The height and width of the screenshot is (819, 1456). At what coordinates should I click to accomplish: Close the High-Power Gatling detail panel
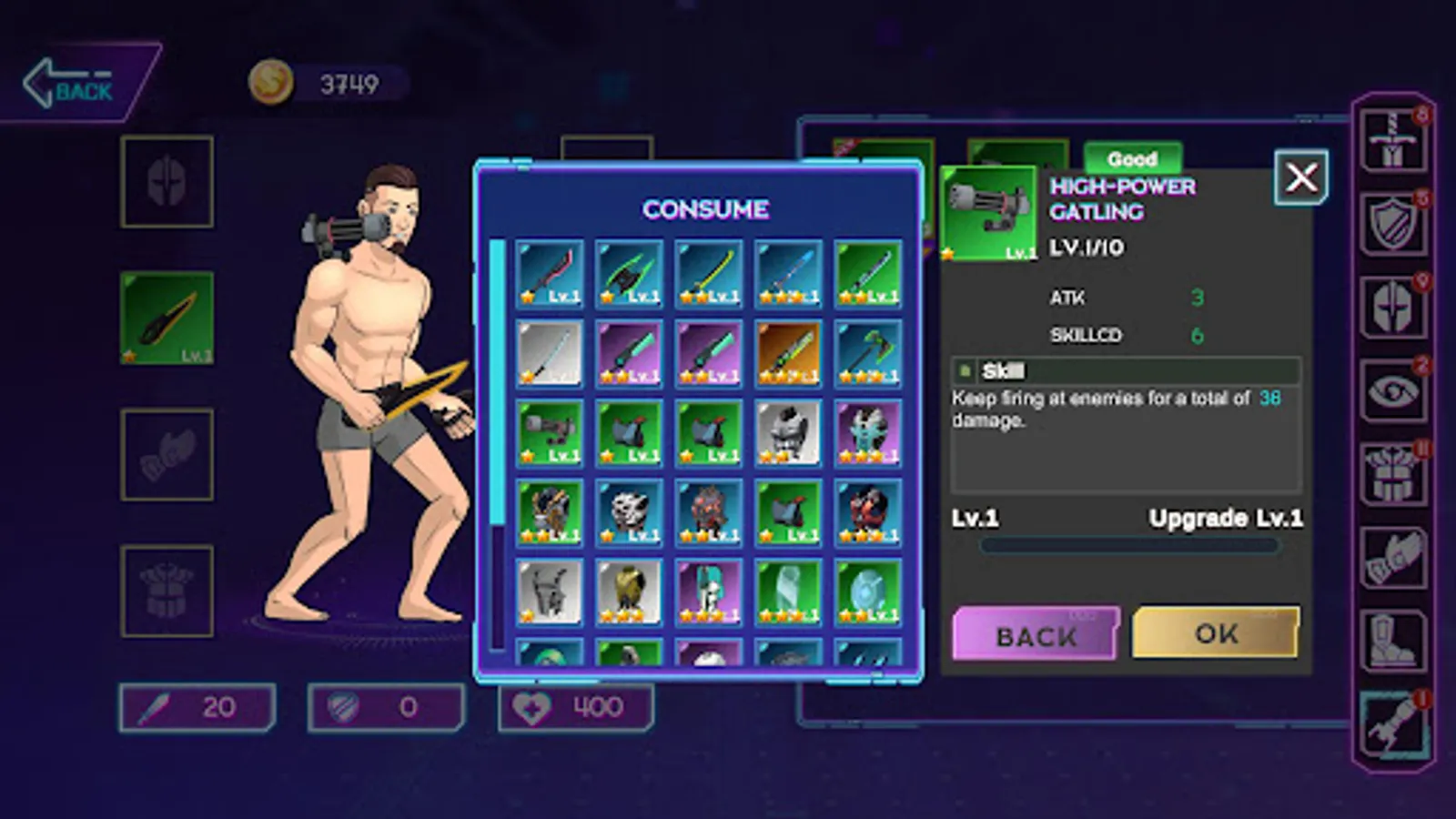(1300, 177)
